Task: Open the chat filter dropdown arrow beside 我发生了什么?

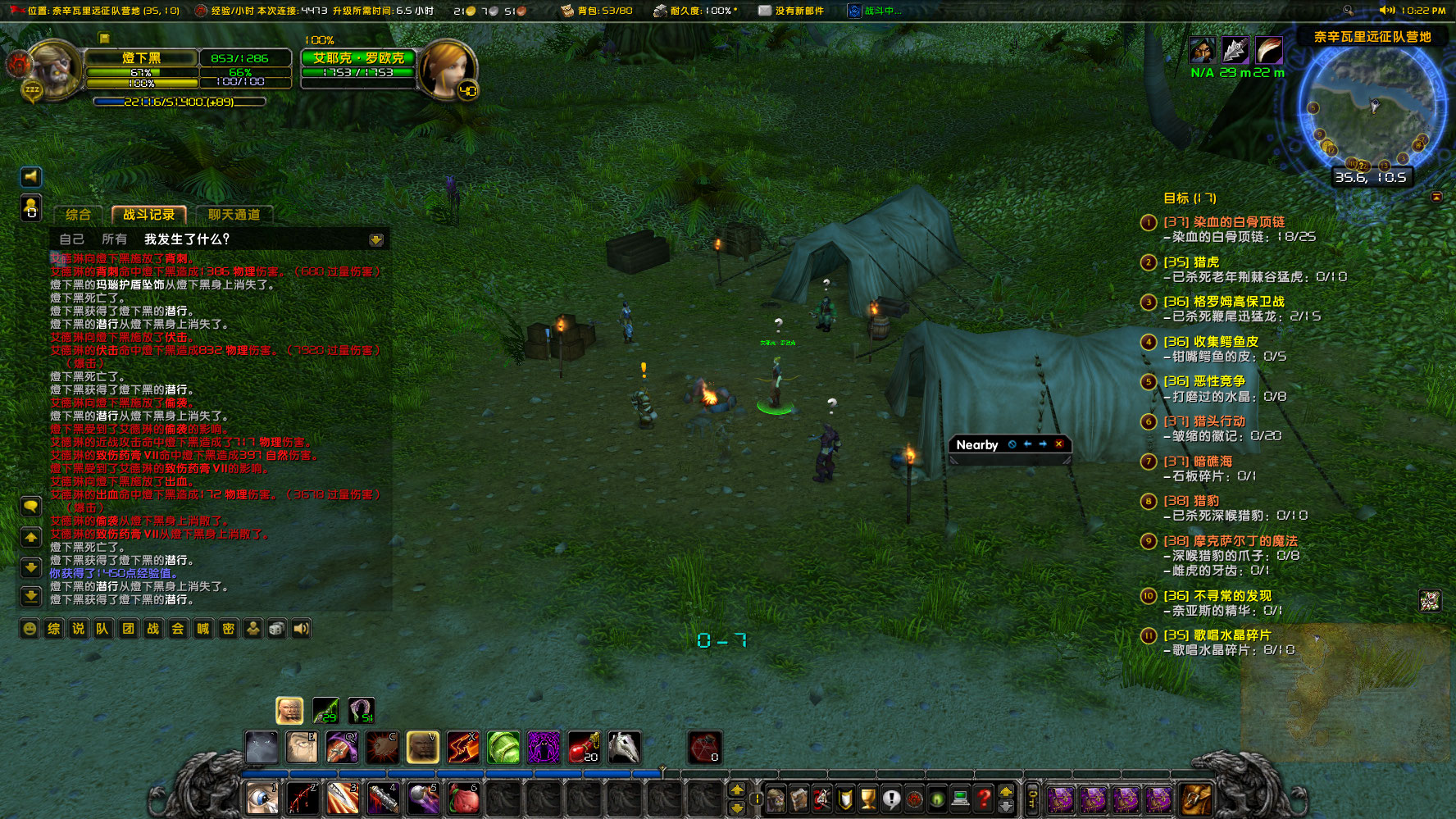Action: (376, 239)
